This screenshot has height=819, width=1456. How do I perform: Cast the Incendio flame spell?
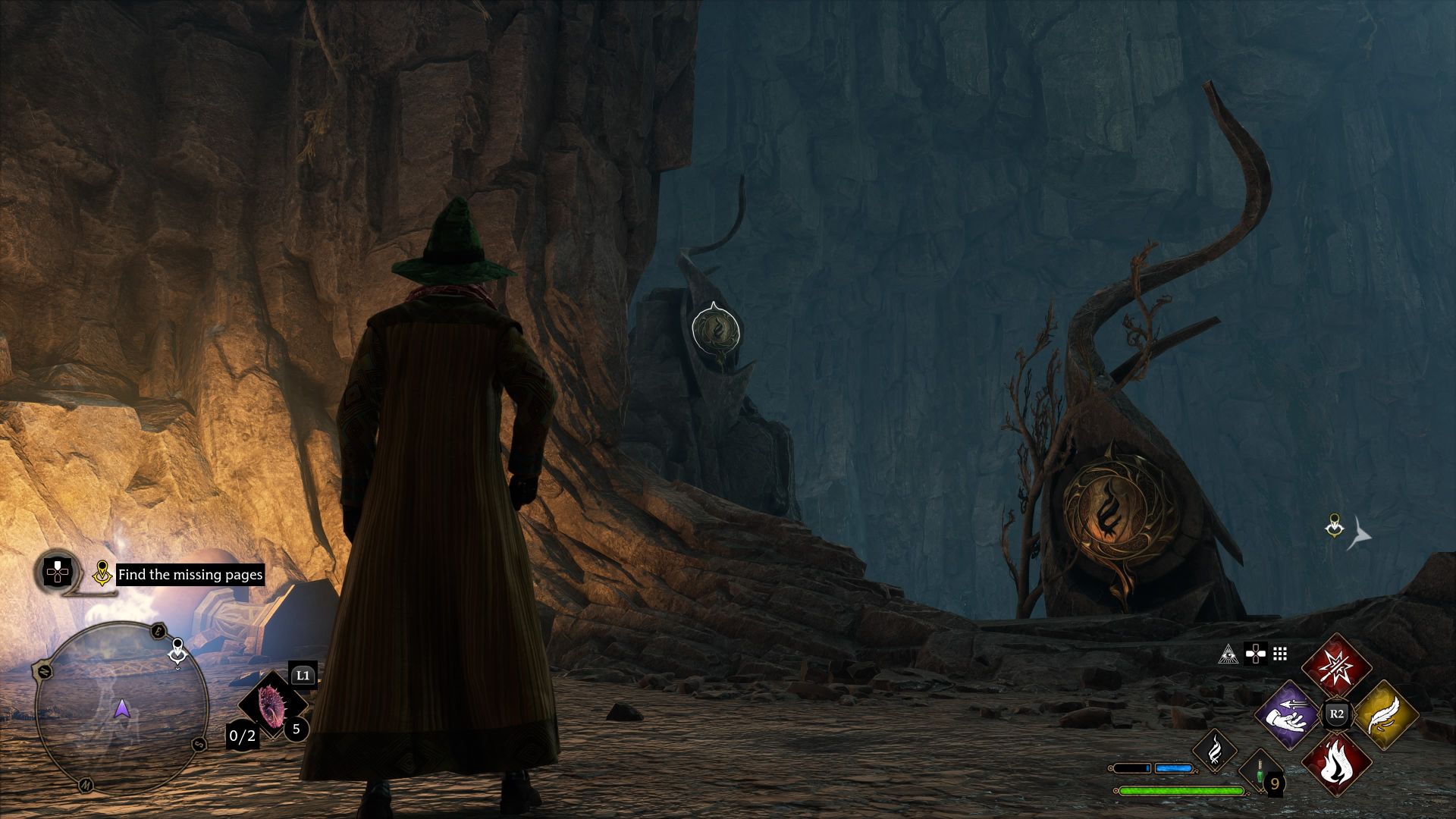pyautogui.click(x=1338, y=761)
